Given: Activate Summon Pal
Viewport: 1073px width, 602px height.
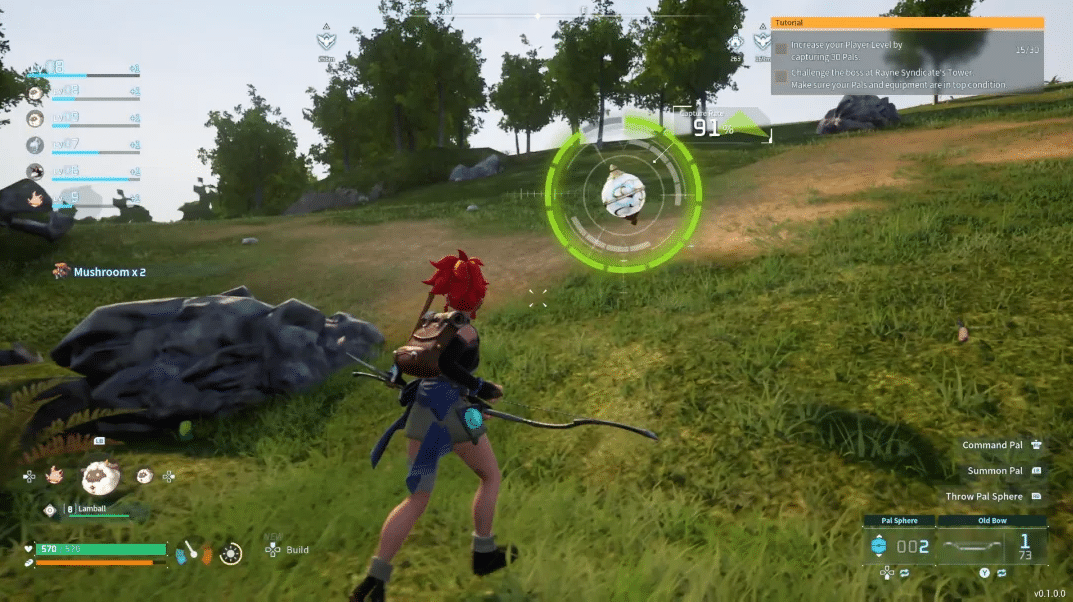Looking at the screenshot, I should tap(994, 471).
